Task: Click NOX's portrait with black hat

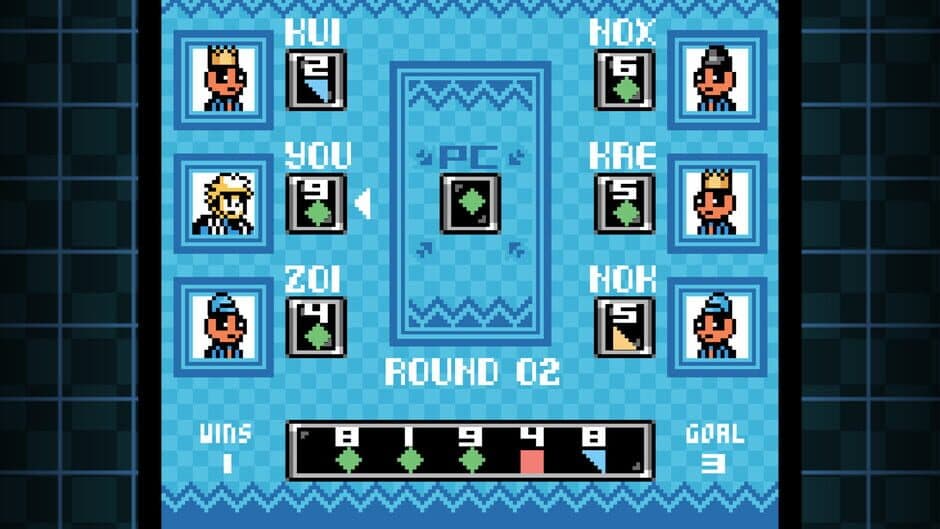Action: click(x=717, y=79)
